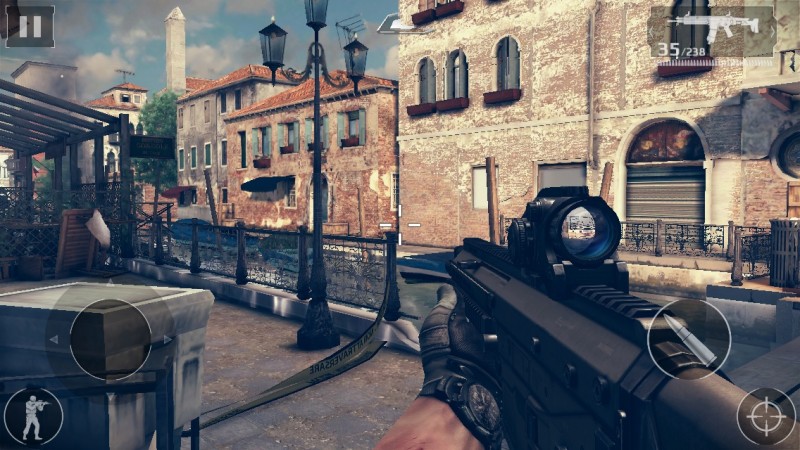
Task: Tap the virtual movement joystick
Action: click(110, 340)
